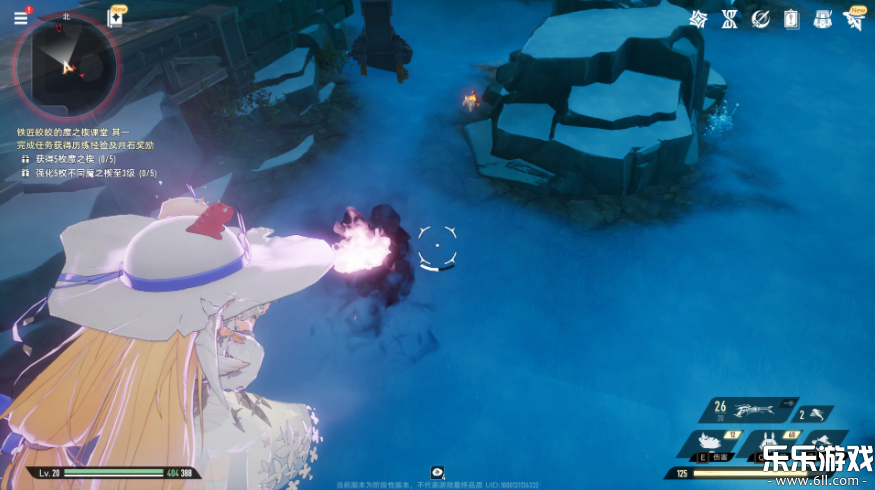Open the chat bubble at bottom center

[x=437, y=472]
